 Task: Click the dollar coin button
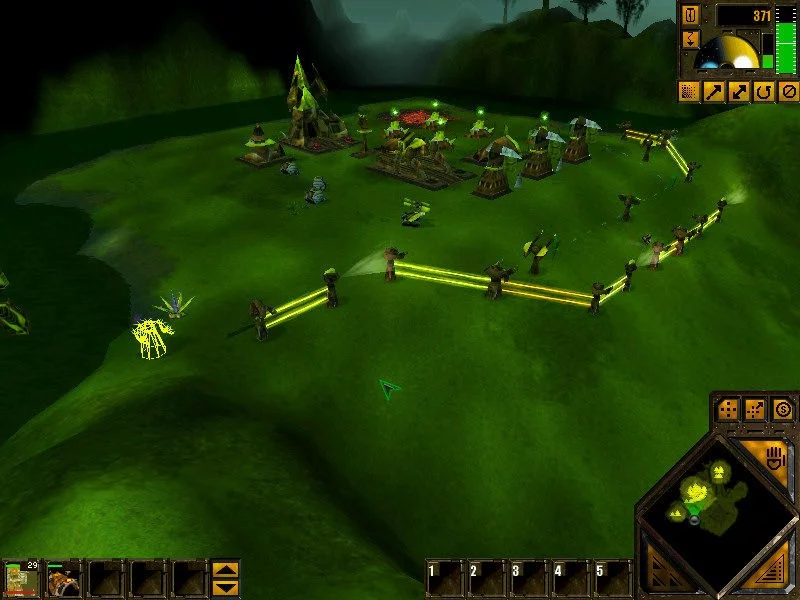(783, 408)
